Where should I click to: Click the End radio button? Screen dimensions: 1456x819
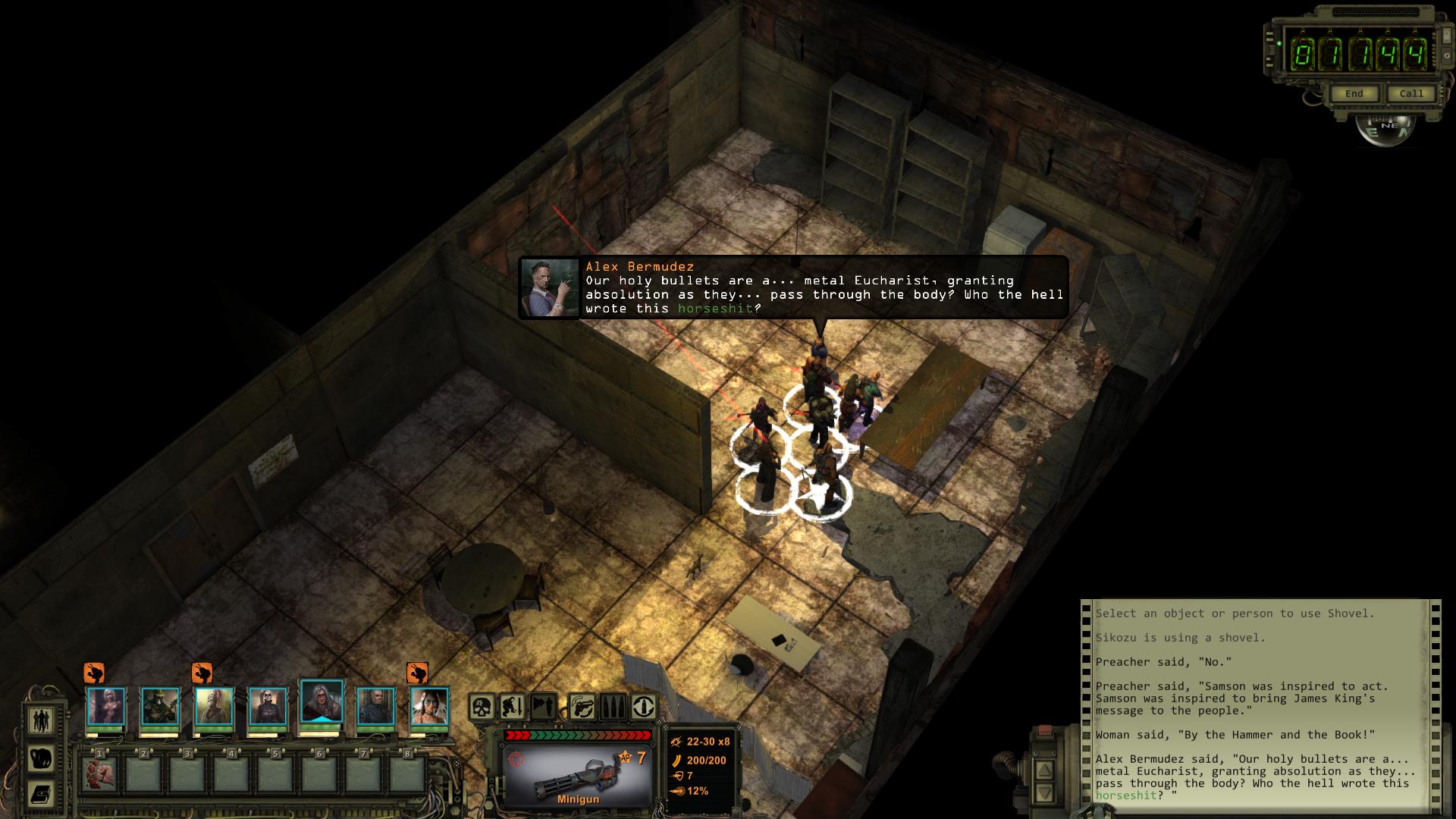pyautogui.click(x=1354, y=93)
